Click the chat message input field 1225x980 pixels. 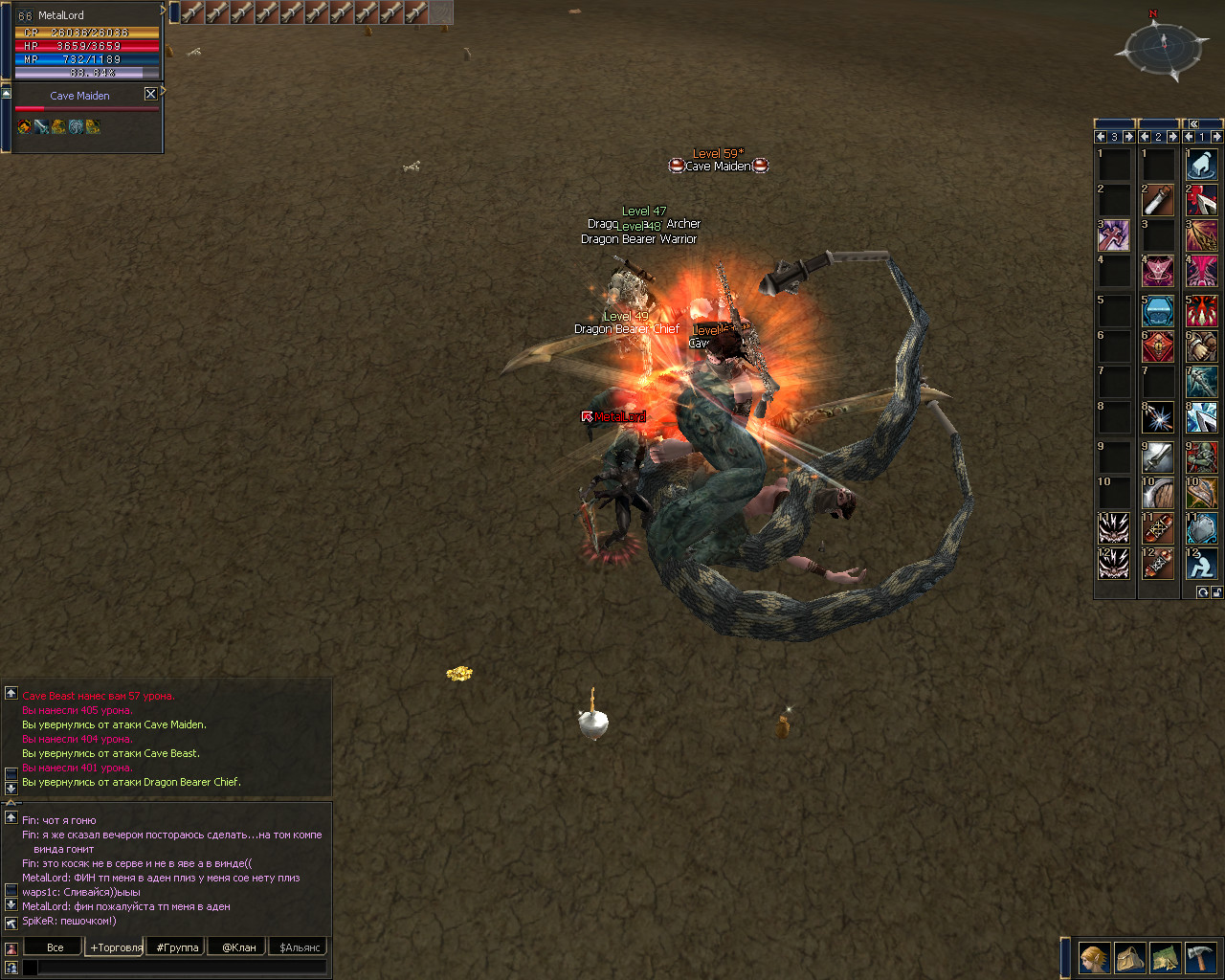pos(182,968)
